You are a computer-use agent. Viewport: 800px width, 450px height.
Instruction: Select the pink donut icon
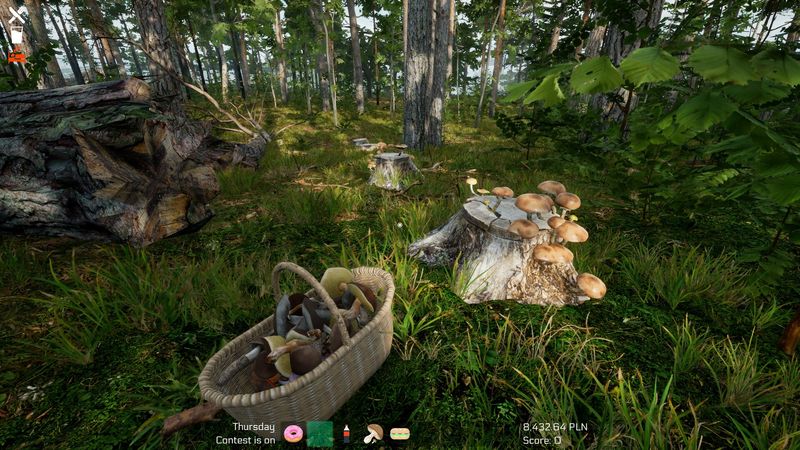[x=293, y=433]
